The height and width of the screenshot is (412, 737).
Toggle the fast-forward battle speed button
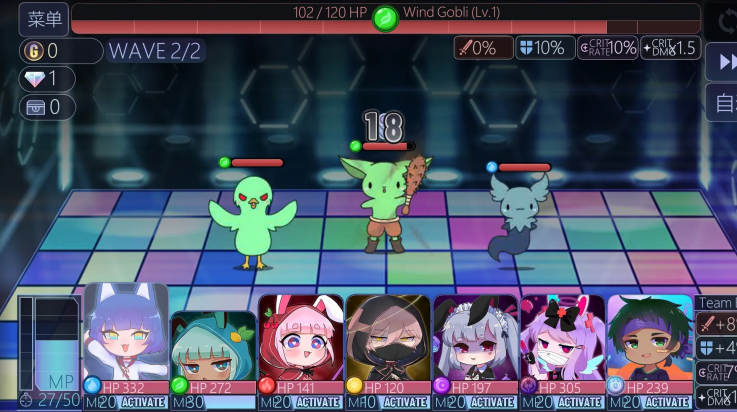coord(723,62)
